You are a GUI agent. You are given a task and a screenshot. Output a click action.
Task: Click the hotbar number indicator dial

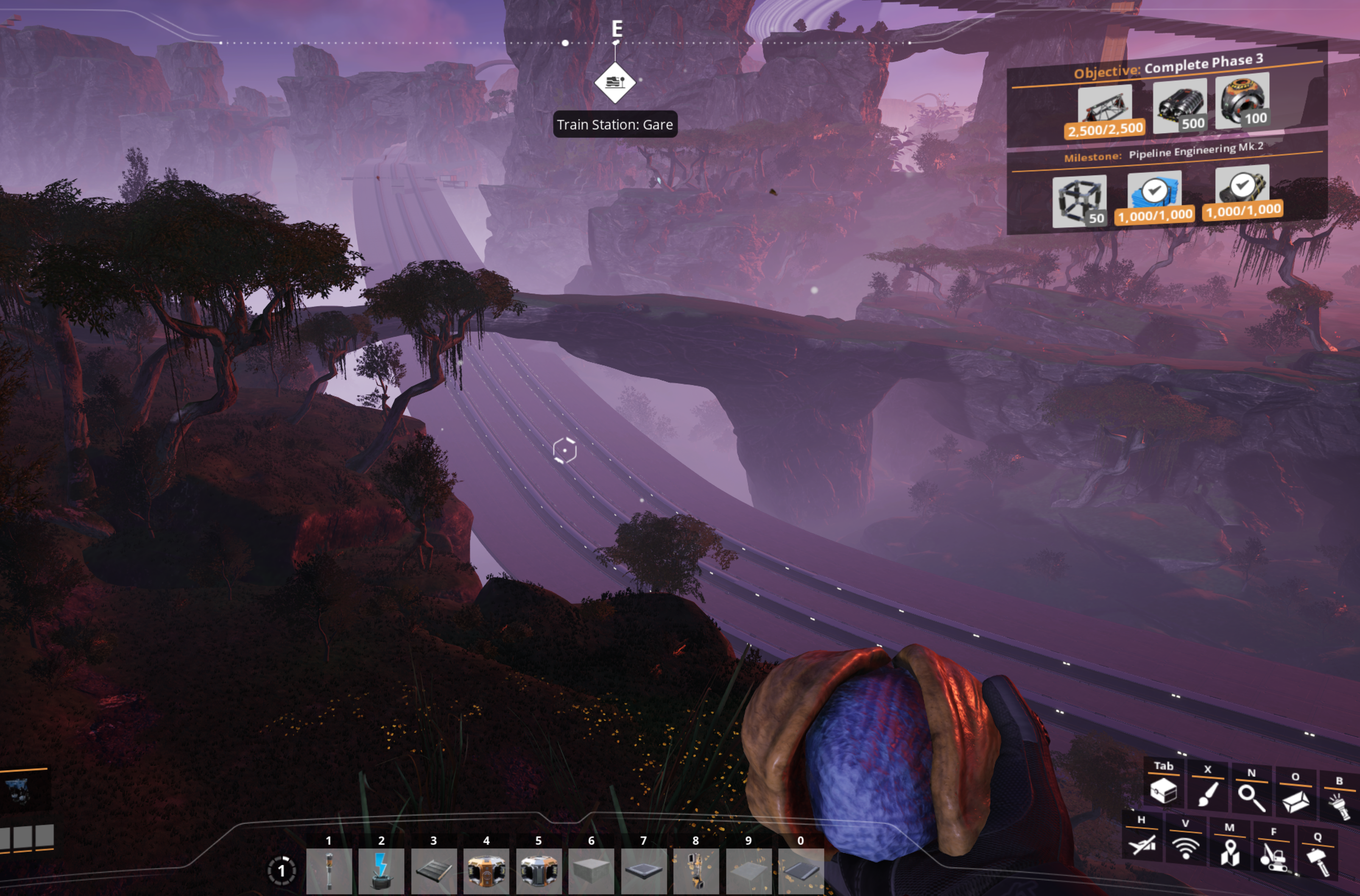coord(281,870)
